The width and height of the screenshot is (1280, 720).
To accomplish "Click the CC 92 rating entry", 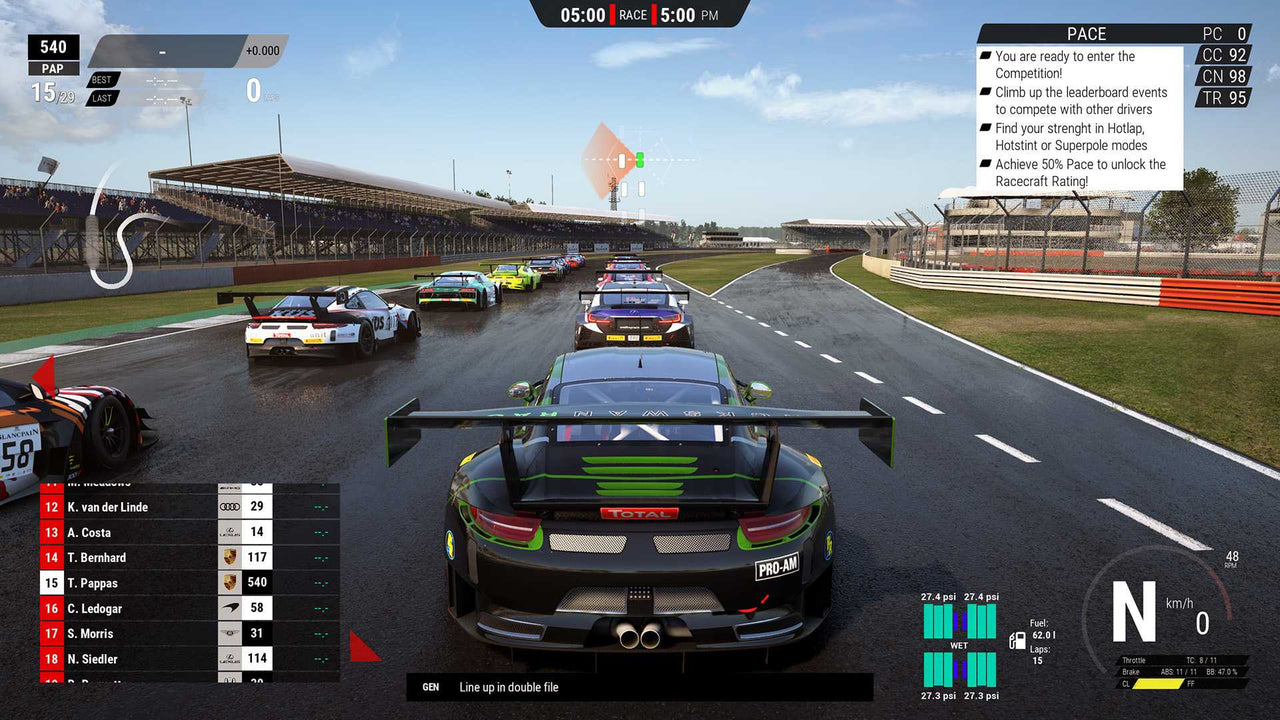I will 1222,55.
